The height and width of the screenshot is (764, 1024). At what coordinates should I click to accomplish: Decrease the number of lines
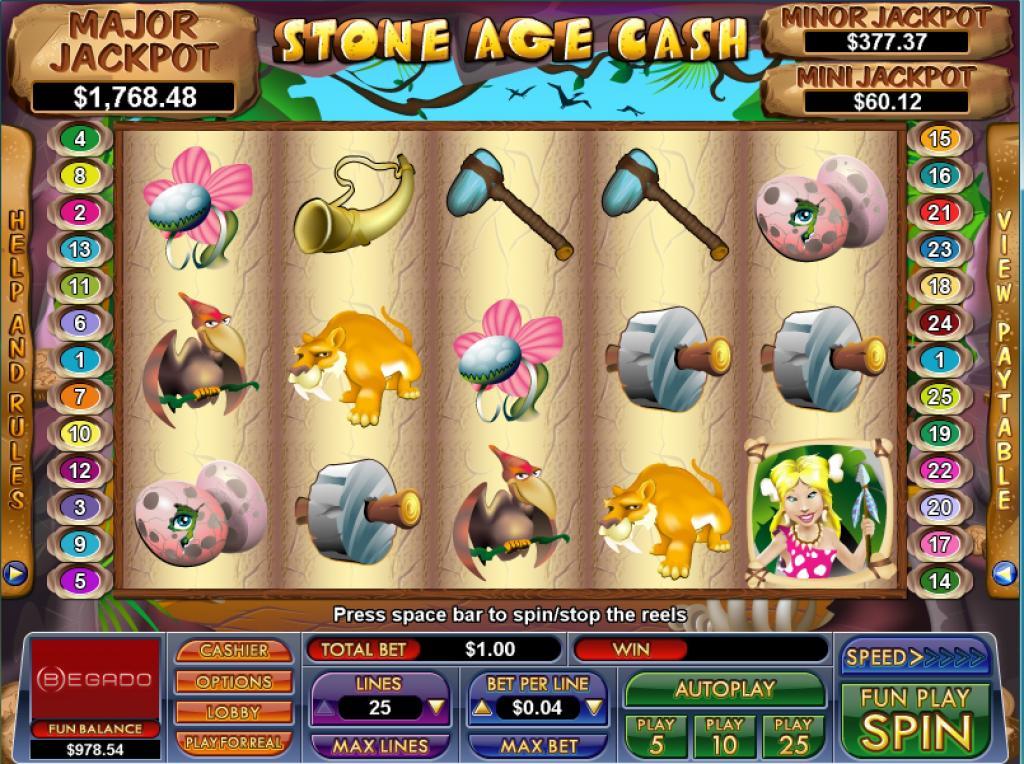tap(435, 708)
